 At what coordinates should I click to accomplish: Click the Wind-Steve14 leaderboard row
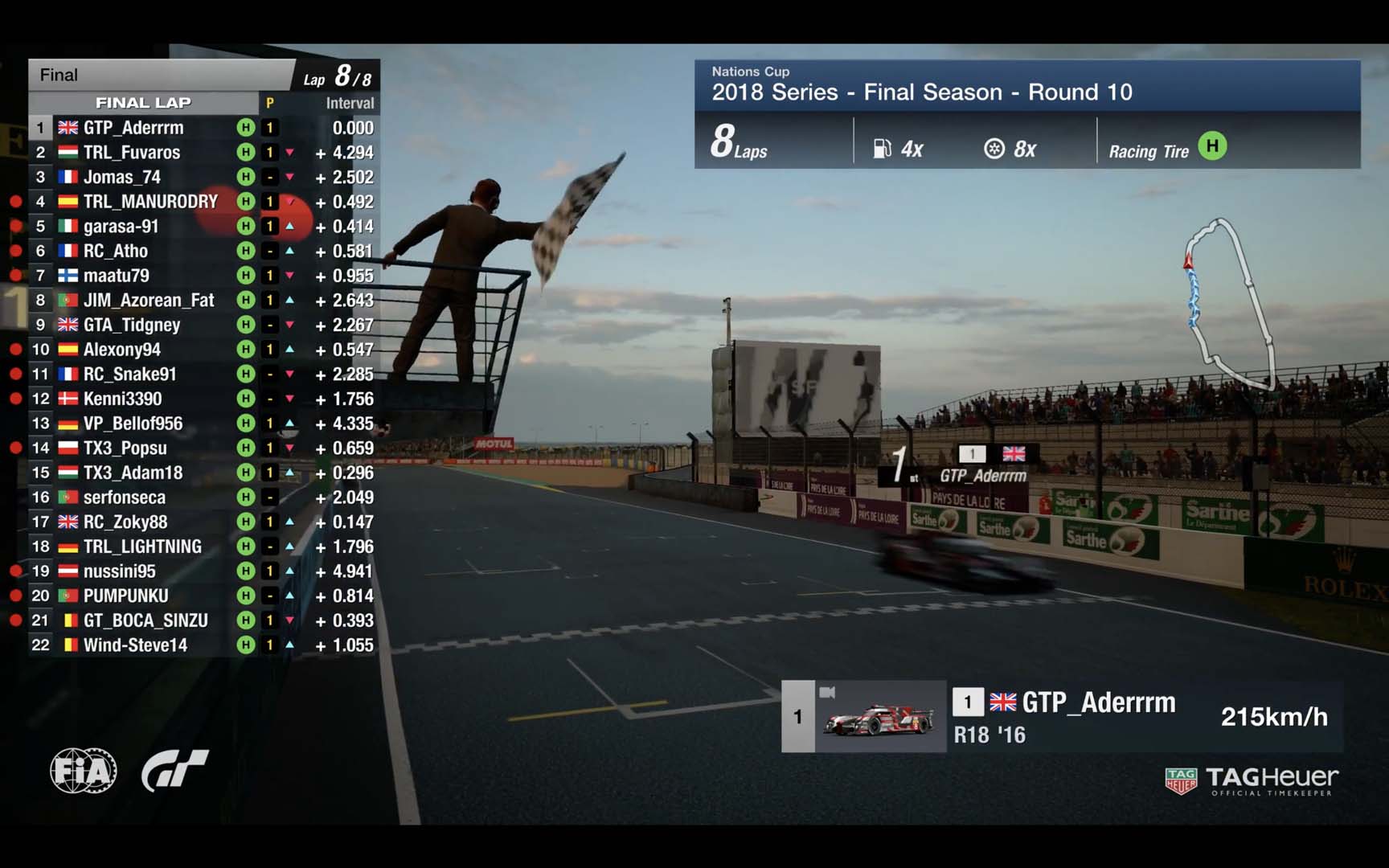[x=135, y=645]
